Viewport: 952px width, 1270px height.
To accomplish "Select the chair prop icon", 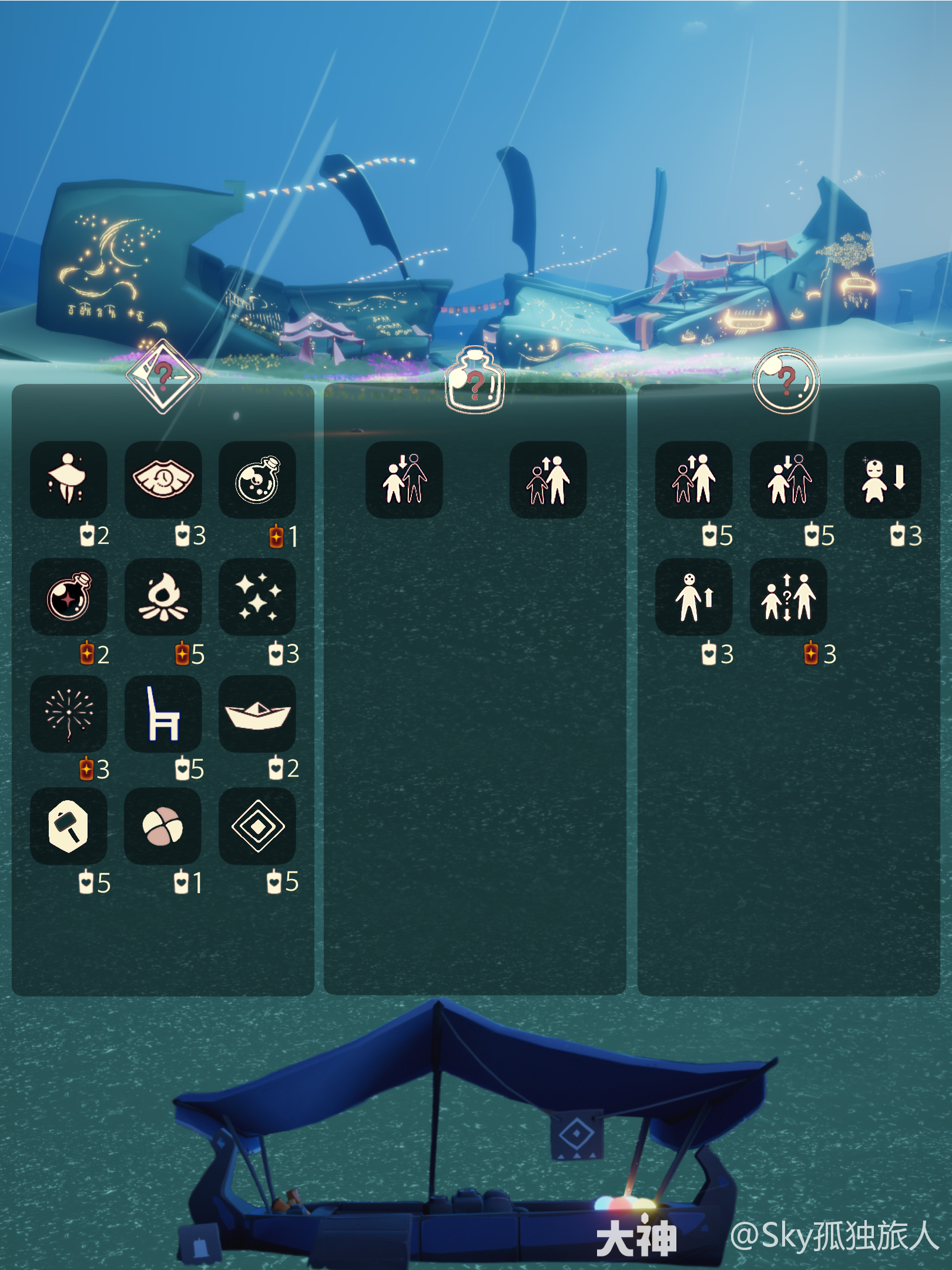I will [163, 713].
